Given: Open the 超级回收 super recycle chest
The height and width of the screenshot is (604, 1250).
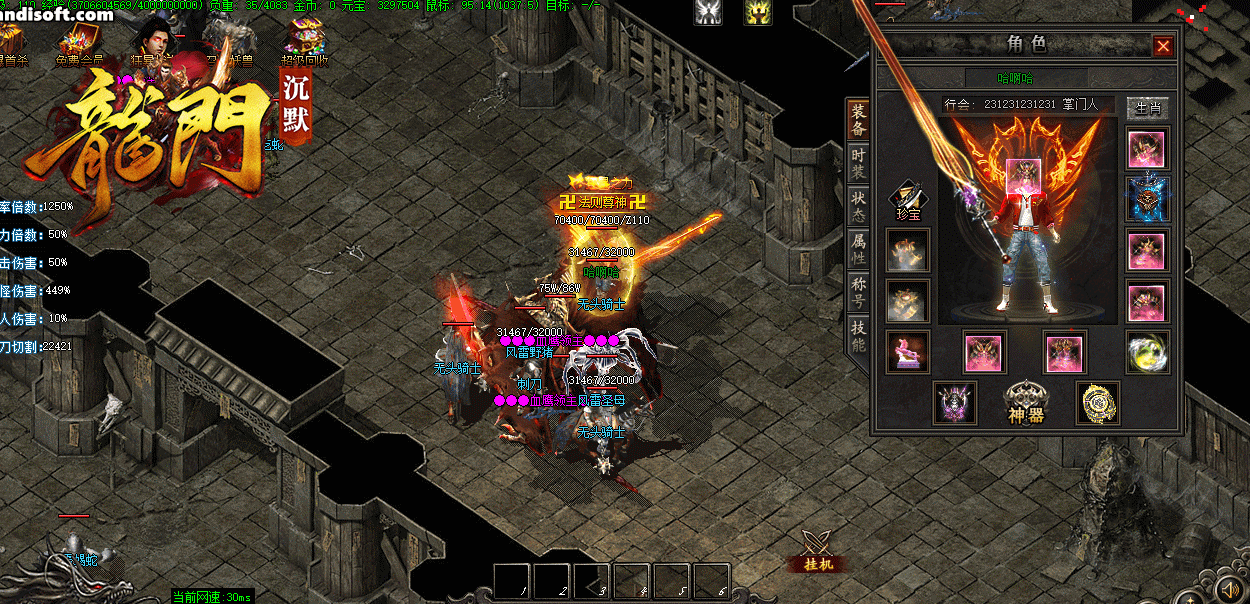Looking at the screenshot, I should pos(303,42).
